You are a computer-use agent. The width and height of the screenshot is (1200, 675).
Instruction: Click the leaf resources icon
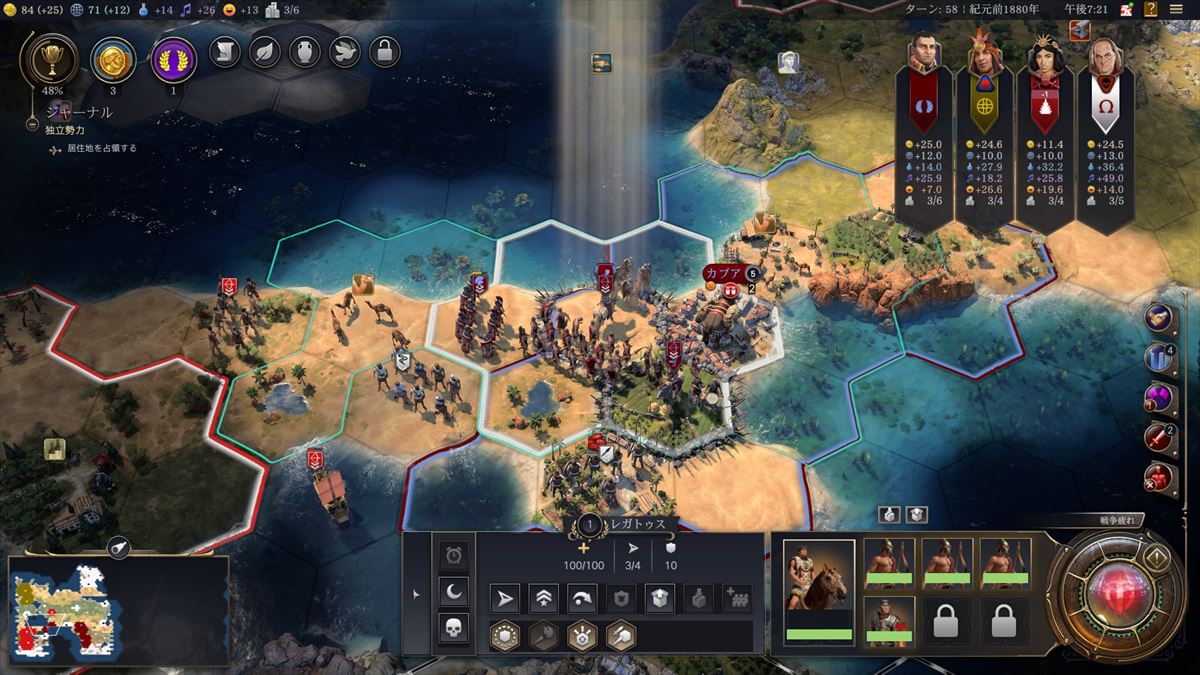[265, 52]
